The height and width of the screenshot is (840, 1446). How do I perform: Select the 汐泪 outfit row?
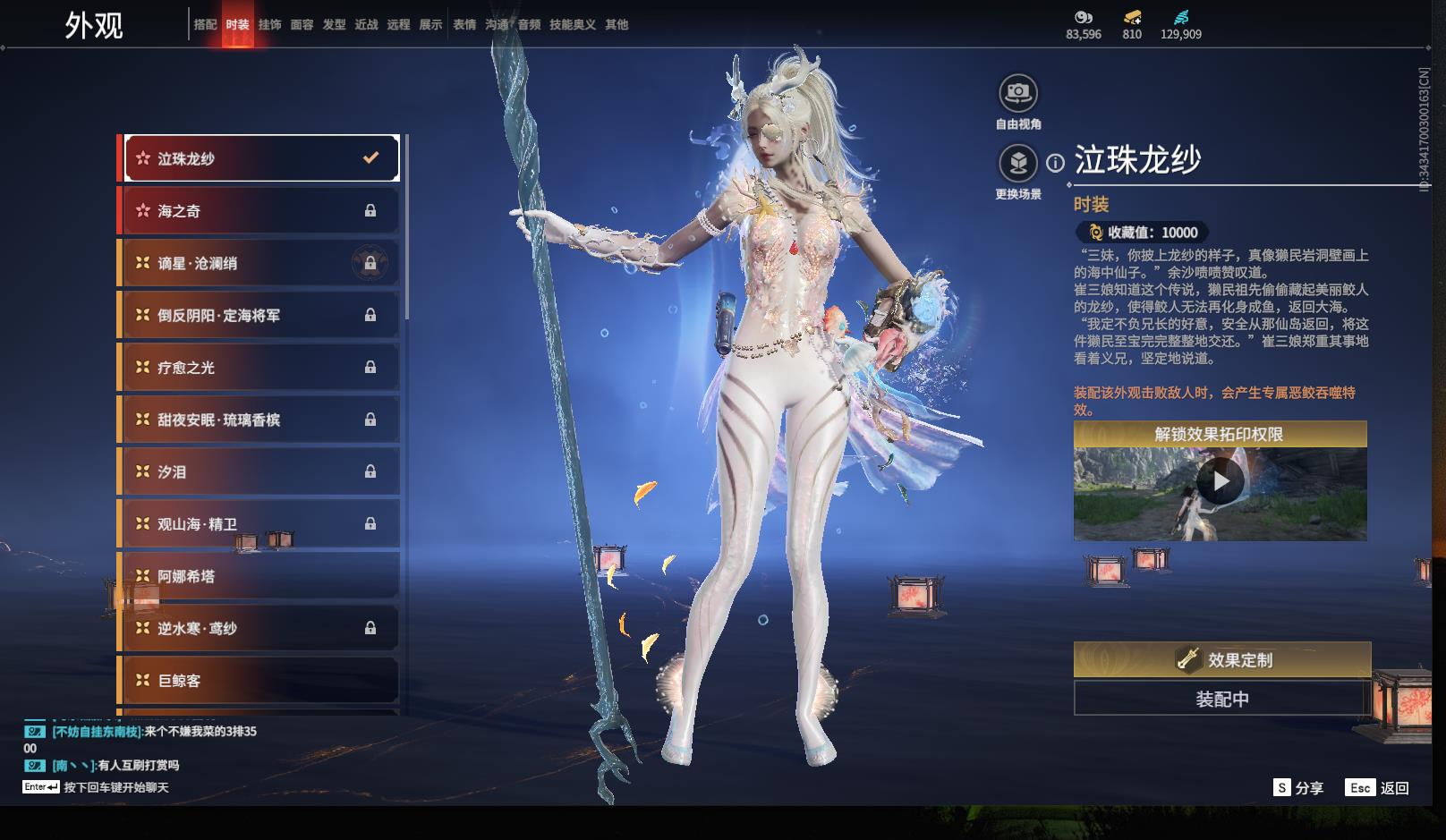[x=259, y=471]
